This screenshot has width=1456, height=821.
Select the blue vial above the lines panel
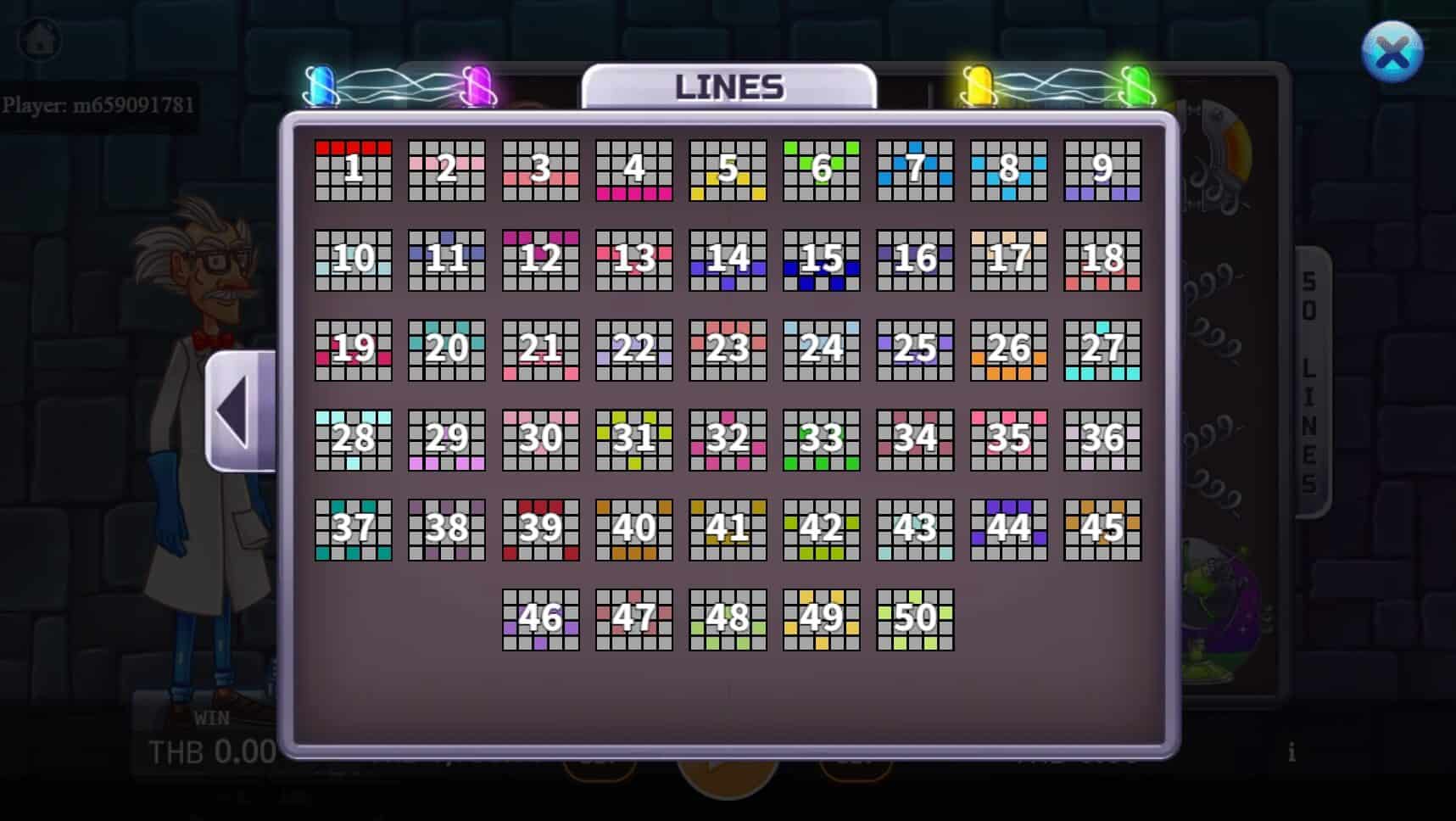(322, 85)
